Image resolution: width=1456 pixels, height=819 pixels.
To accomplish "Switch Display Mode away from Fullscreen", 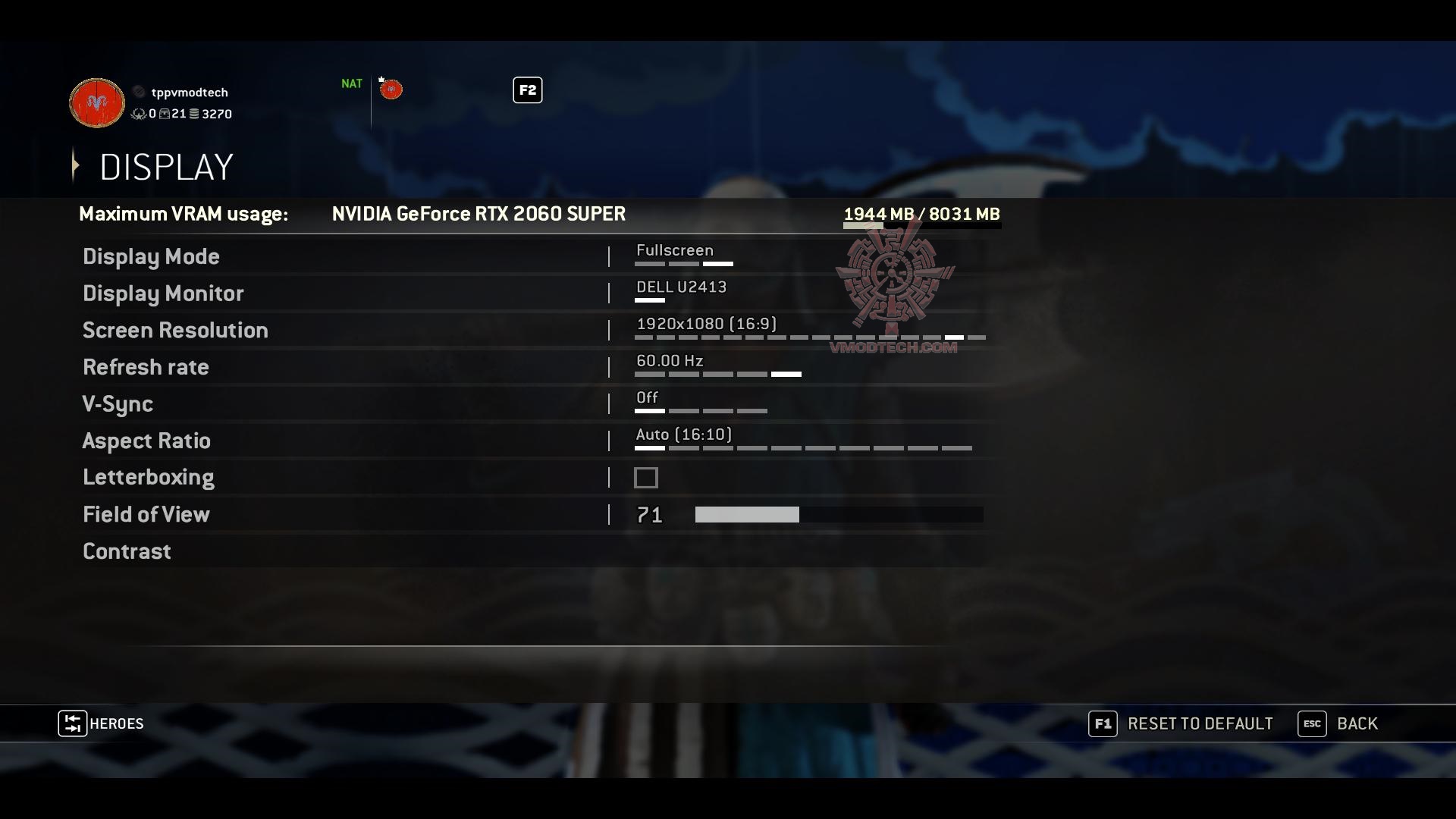I will pyautogui.click(x=649, y=263).
